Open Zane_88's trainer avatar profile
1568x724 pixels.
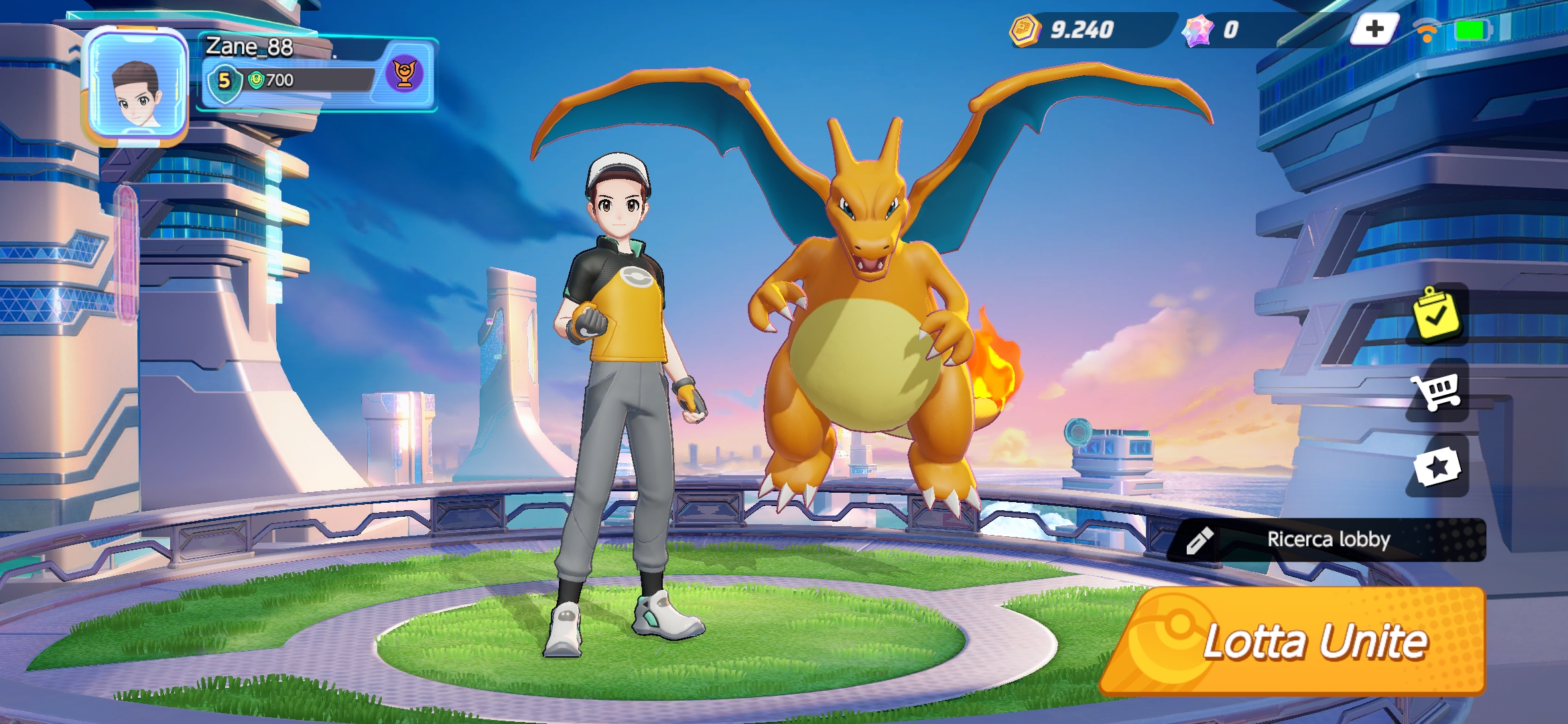tap(137, 87)
